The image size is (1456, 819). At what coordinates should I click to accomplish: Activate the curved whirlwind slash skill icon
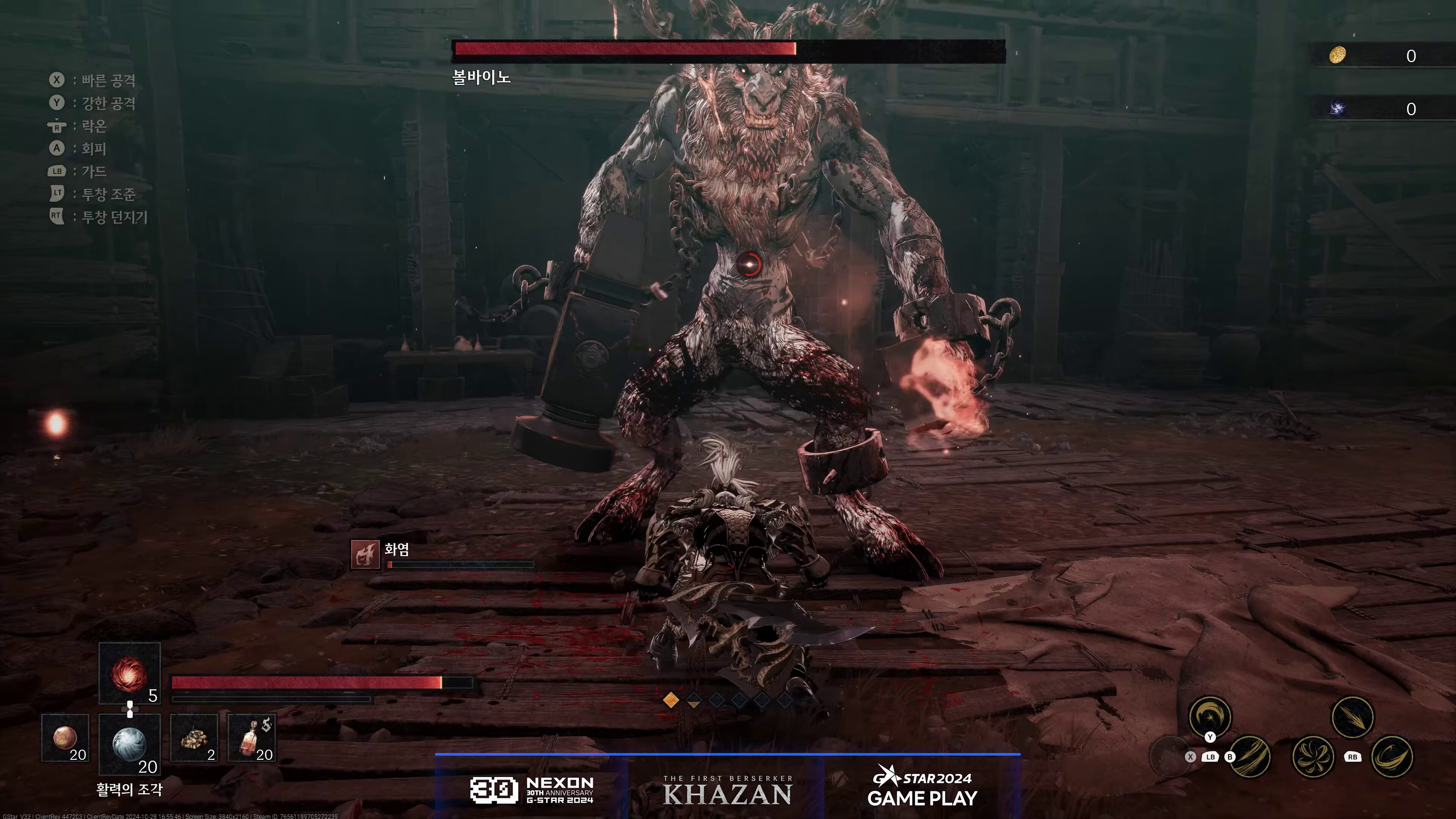point(1392,757)
